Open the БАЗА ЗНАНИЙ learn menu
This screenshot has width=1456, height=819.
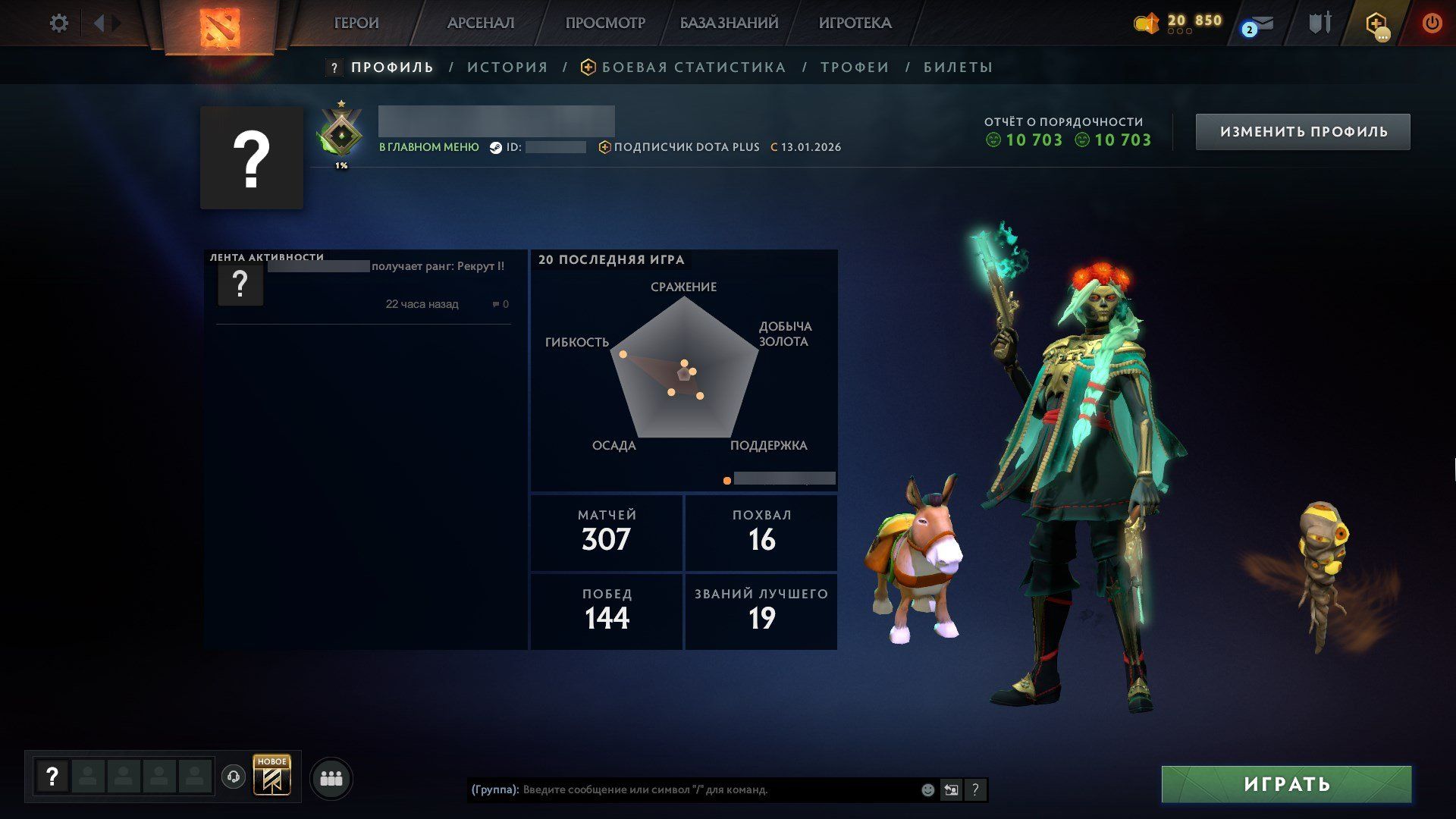point(729,23)
